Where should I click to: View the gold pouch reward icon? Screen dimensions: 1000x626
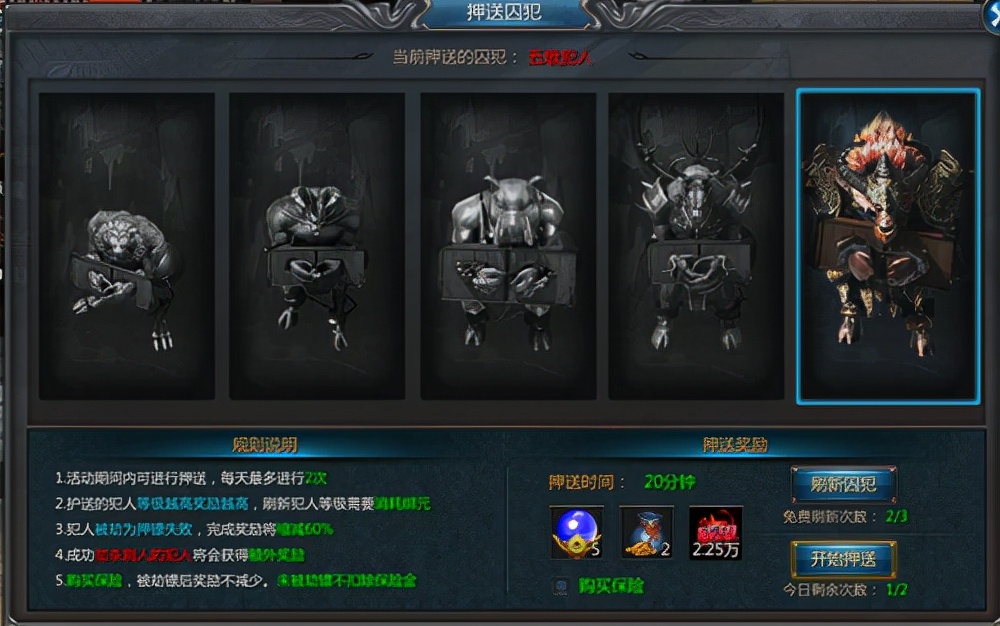pyautogui.click(x=646, y=533)
